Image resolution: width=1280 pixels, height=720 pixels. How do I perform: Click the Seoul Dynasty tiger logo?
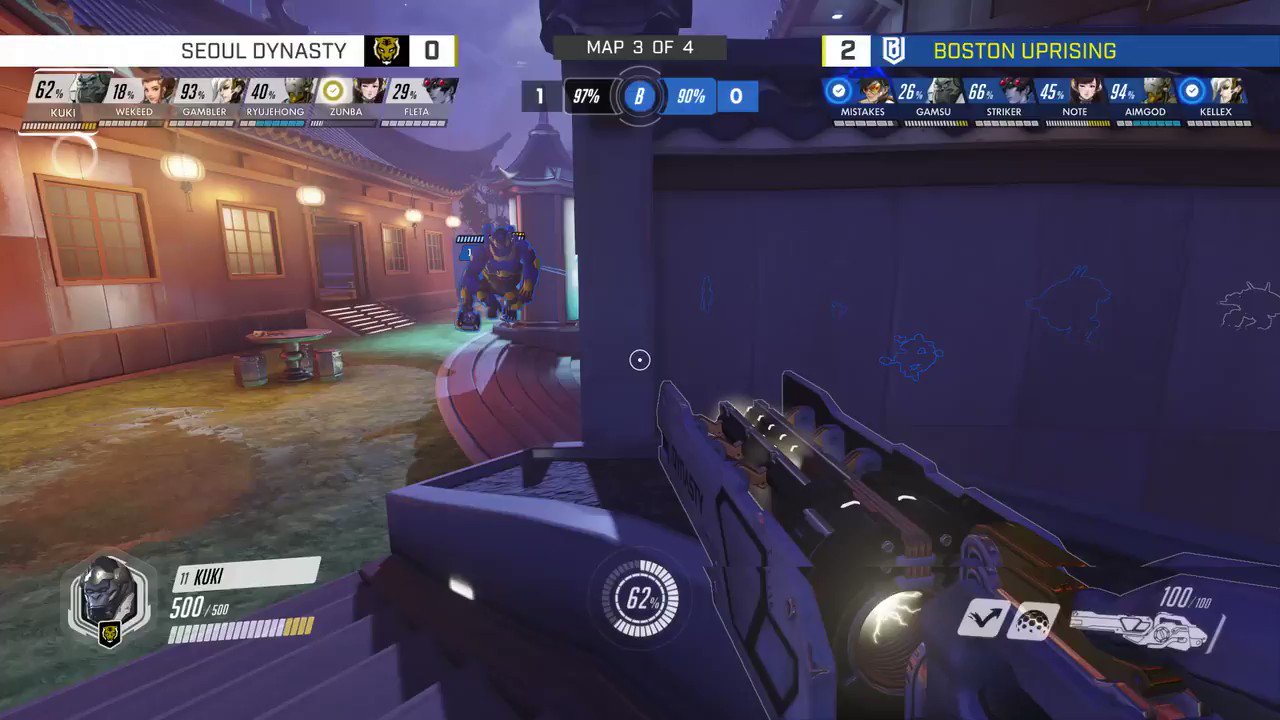coord(385,51)
